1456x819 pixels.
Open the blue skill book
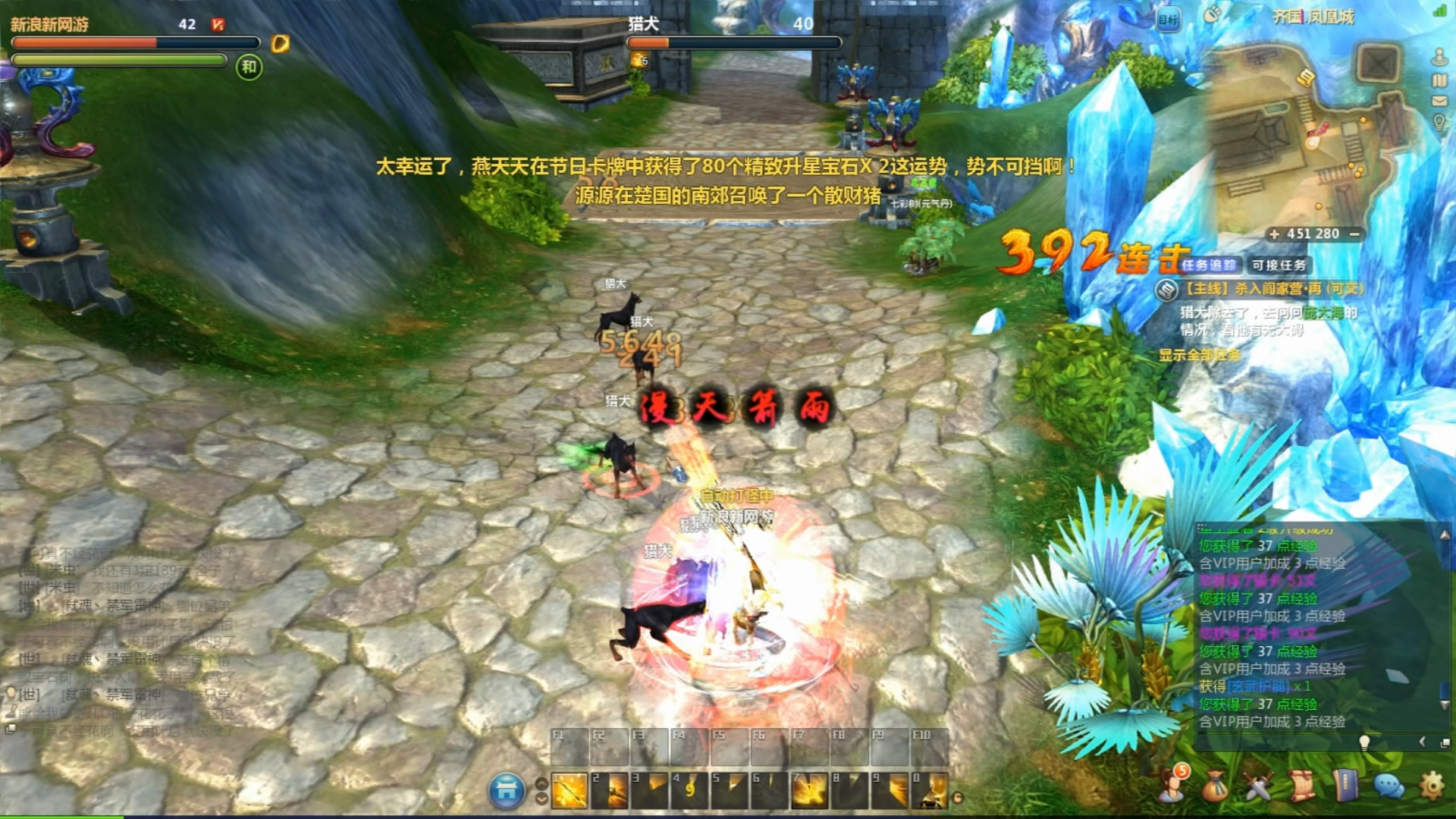click(1345, 786)
